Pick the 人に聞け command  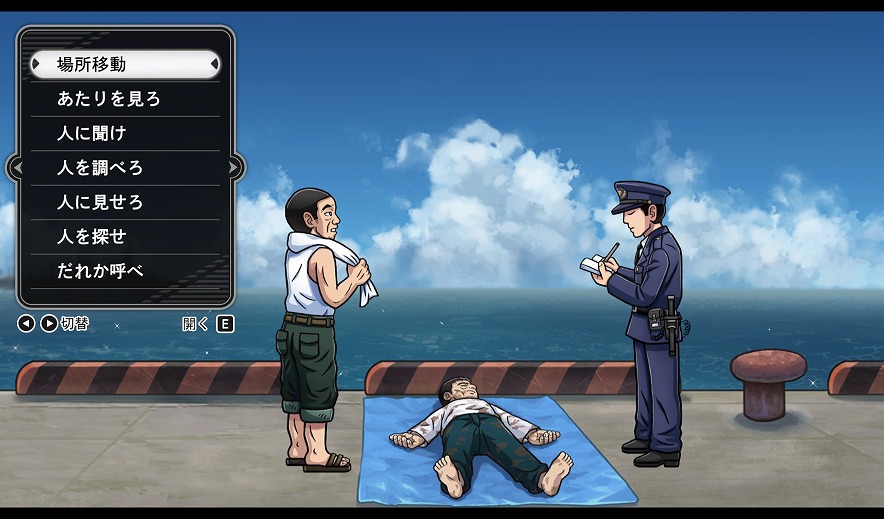(125, 133)
